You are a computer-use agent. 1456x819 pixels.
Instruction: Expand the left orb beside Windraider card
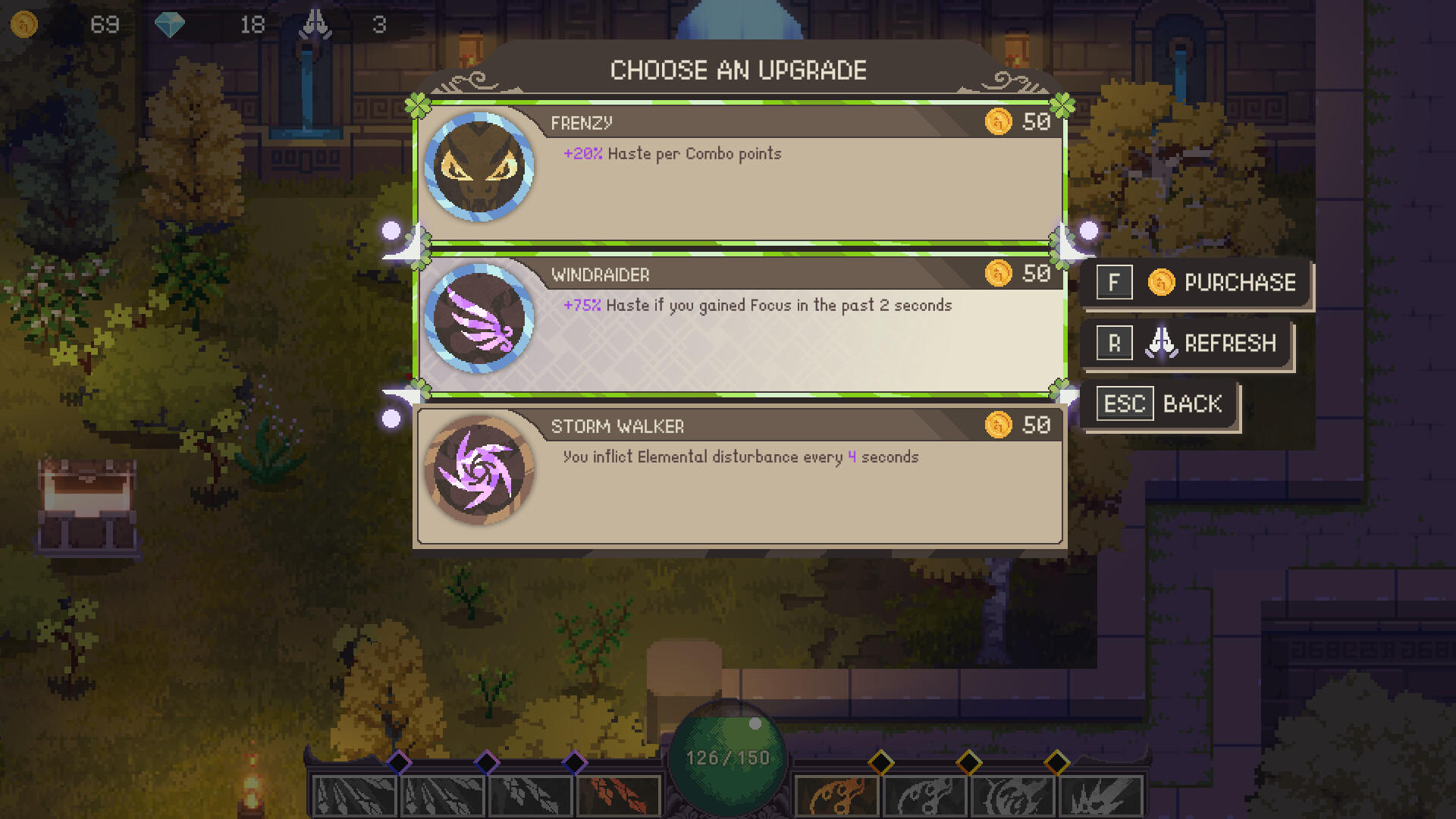[x=391, y=228]
